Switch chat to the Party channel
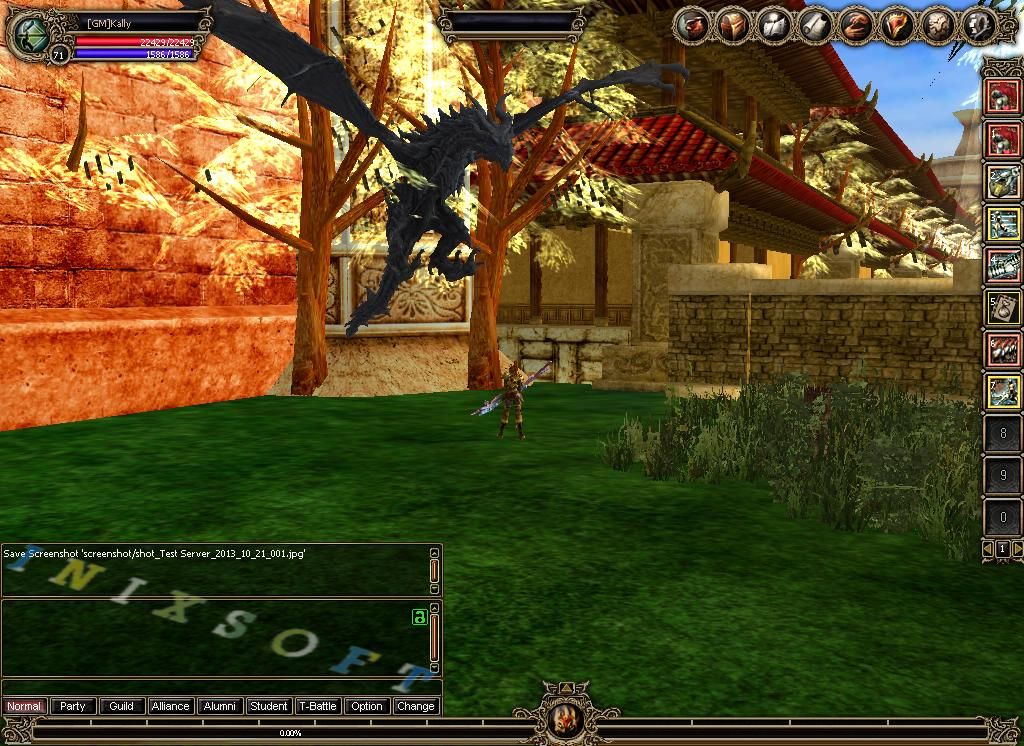This screenshot has height=746, width=1024. [73, 706]
